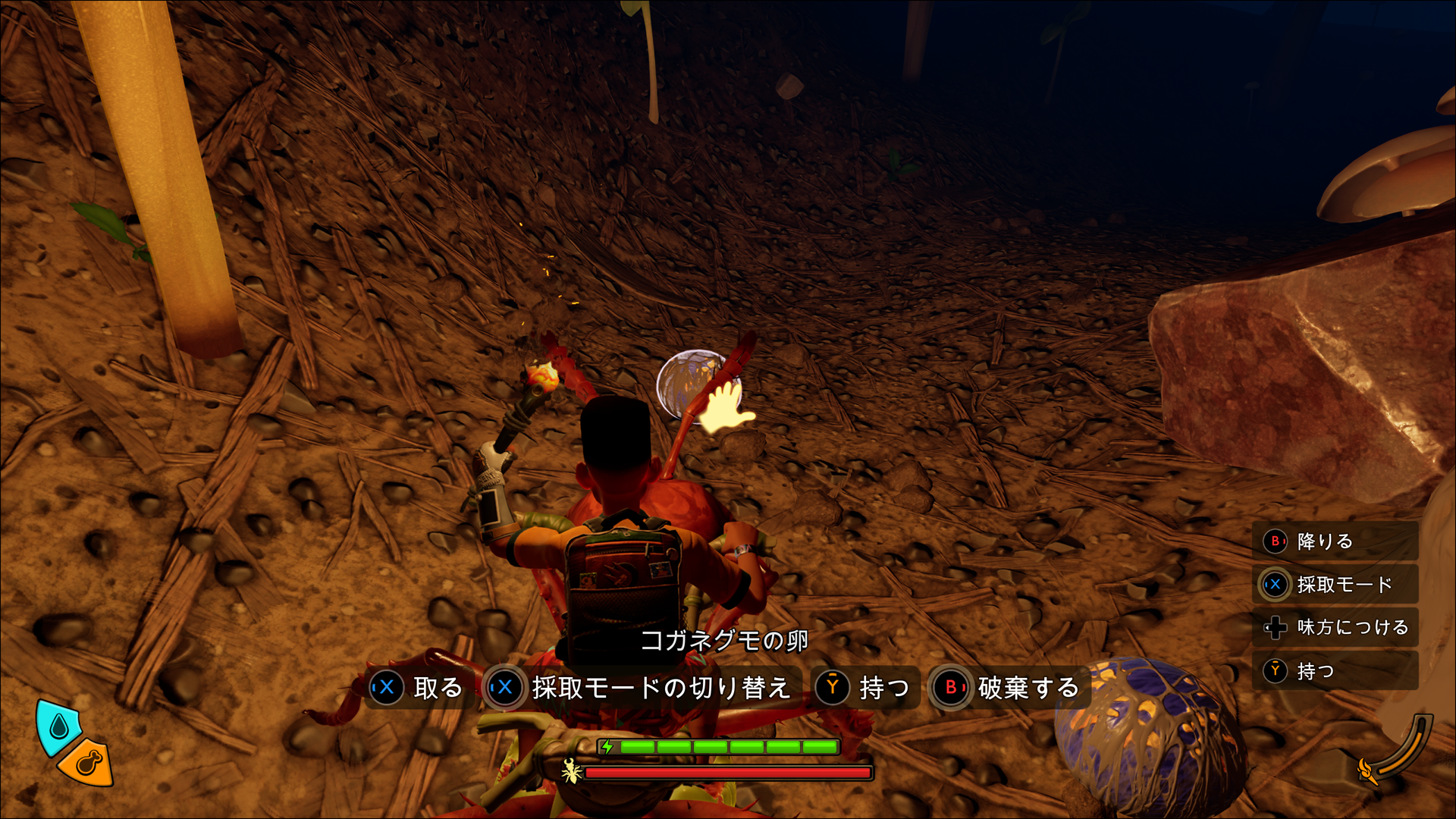Click the ant mount icon beside red bar
1456x819 pixels.
[571, 772]
